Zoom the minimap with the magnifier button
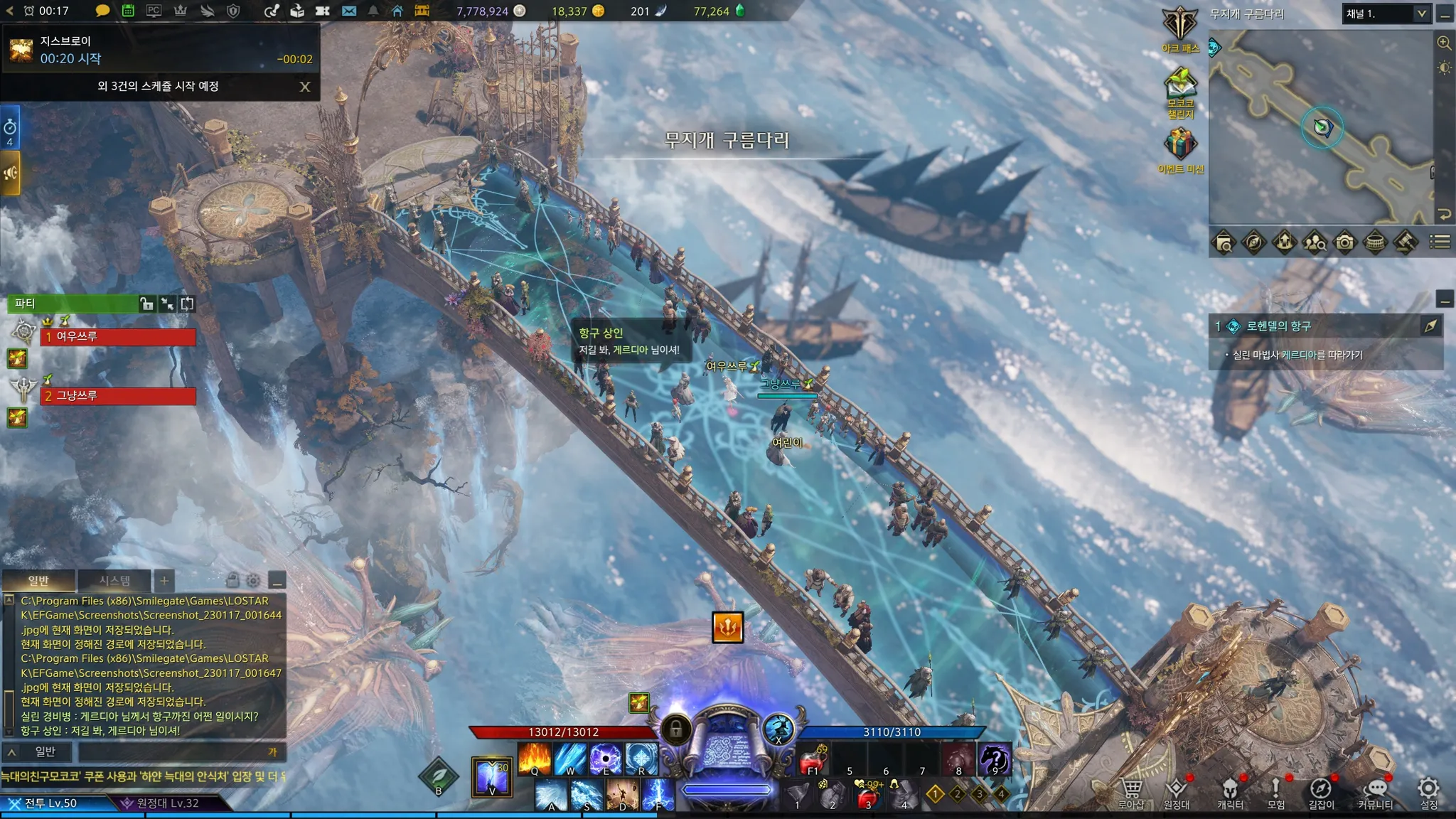This screenshot has height=819, width=1456. pos(1444,43)
